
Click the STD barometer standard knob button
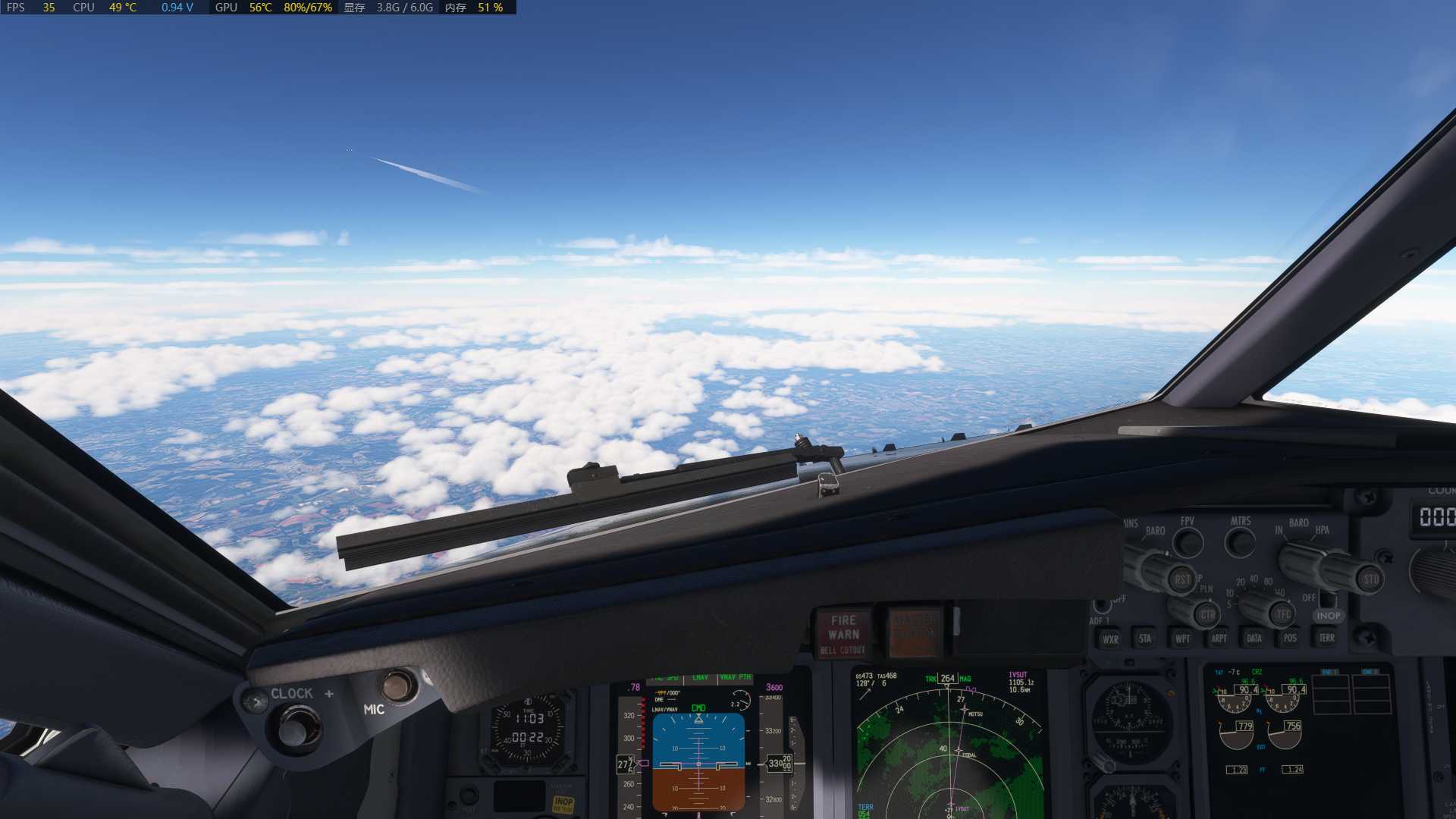[x=1370, y=580]
